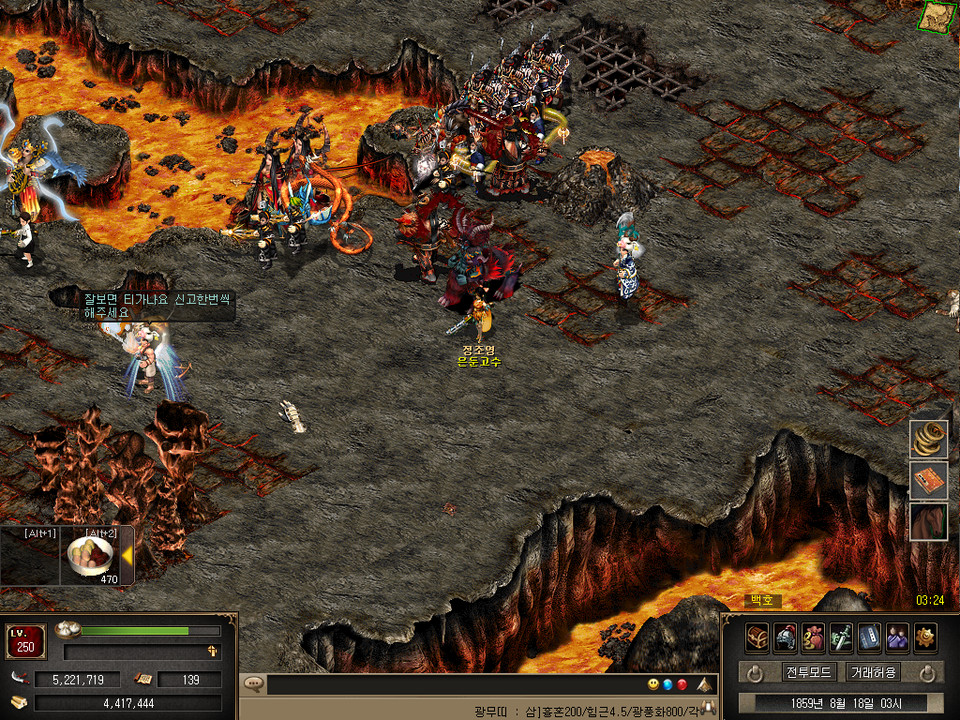Click the red orb in chat bar
Viewport: 960px width, 720px height.
click(682, 685)
